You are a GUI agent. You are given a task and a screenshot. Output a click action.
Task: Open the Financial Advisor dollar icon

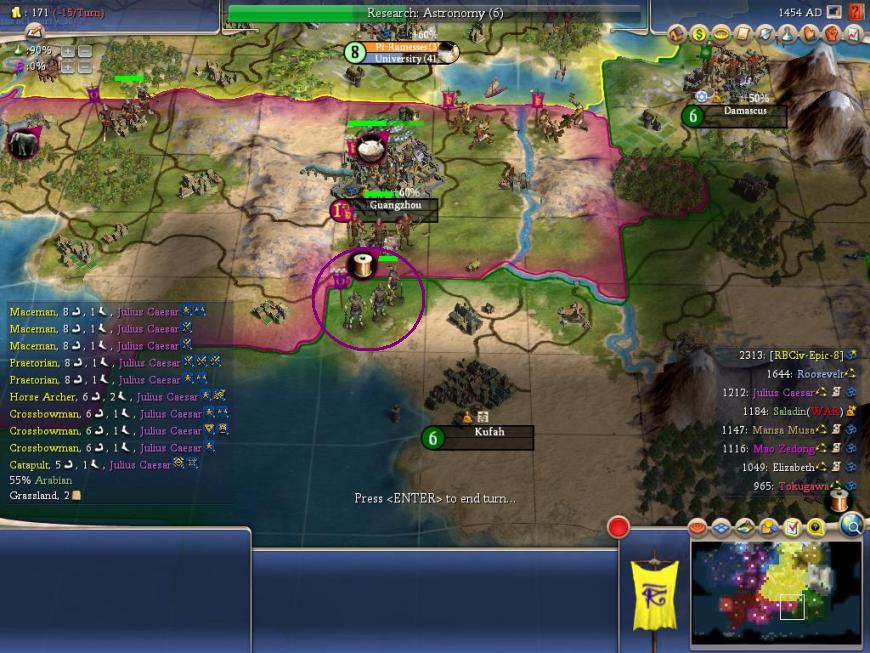(700, 33)
